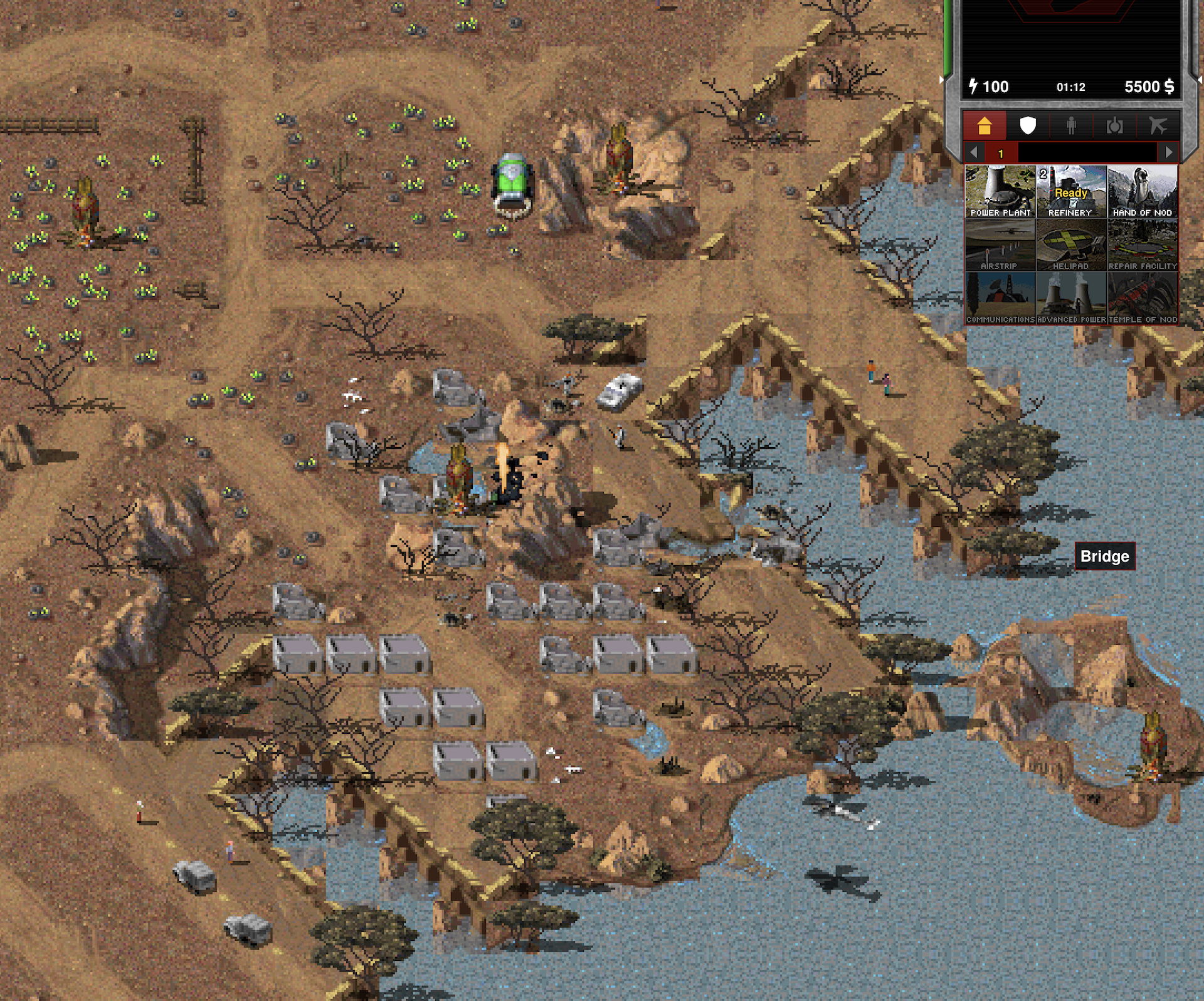Select the Power Plant build icon
Image resolution: width=1204 pixels, height=1001 pixels.
point(1000,191)
